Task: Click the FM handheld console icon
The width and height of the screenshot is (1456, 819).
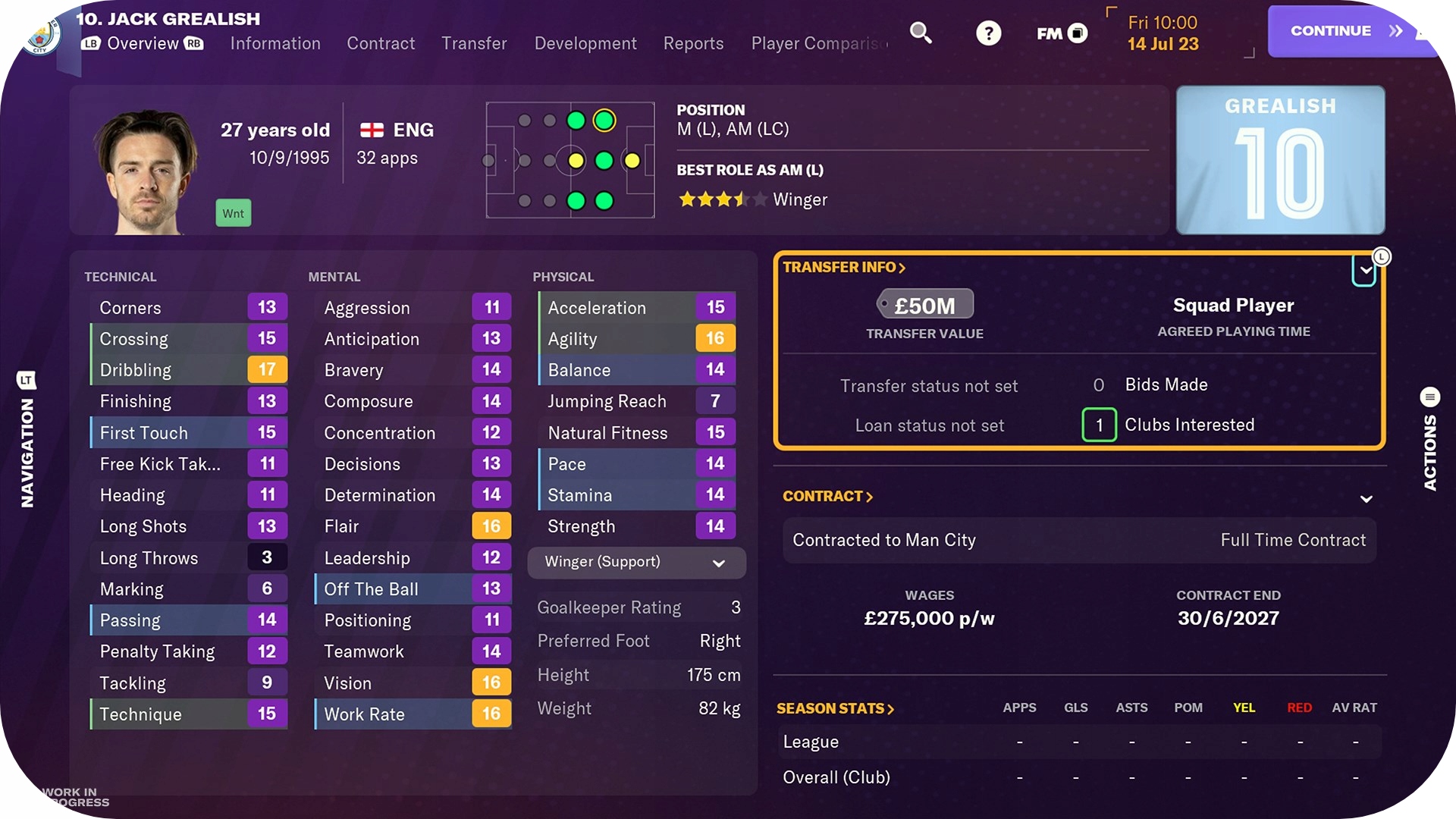Action: click(x=1061, y=33)
